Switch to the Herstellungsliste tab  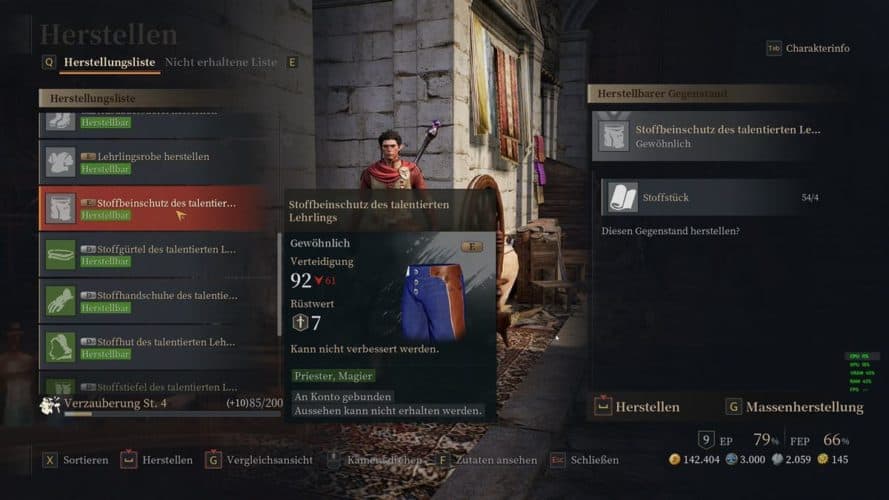click(x=108, y=62)
